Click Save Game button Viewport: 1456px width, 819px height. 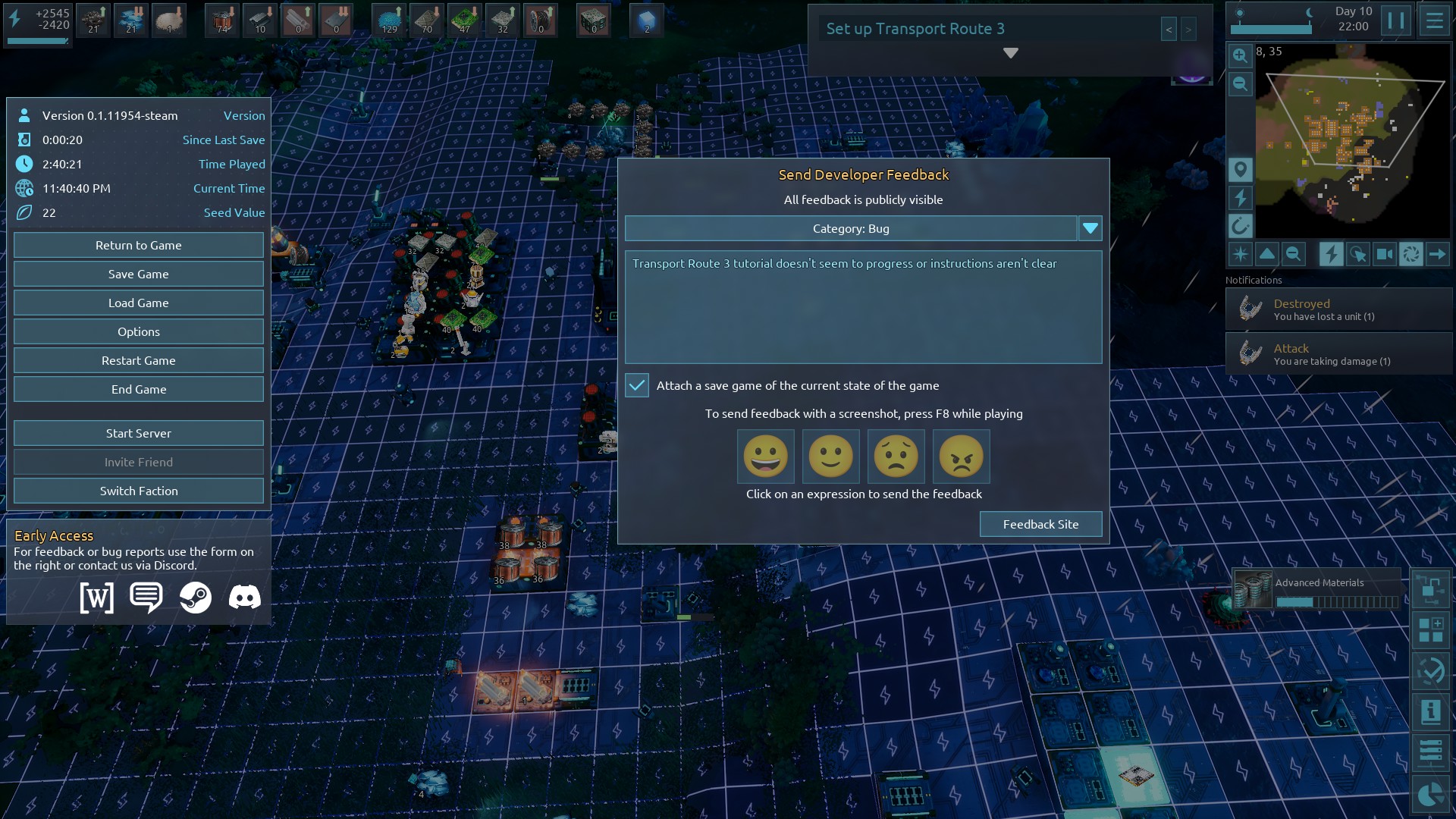click(x=138, y=274)
